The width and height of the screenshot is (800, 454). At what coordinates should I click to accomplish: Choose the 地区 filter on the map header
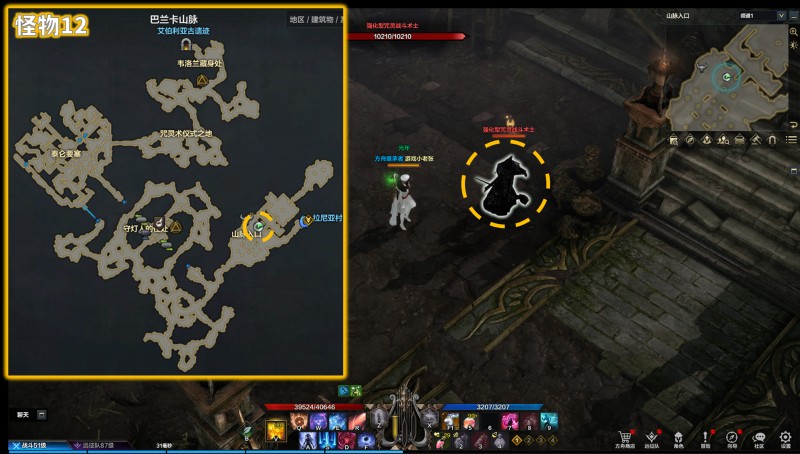[296, 19]
